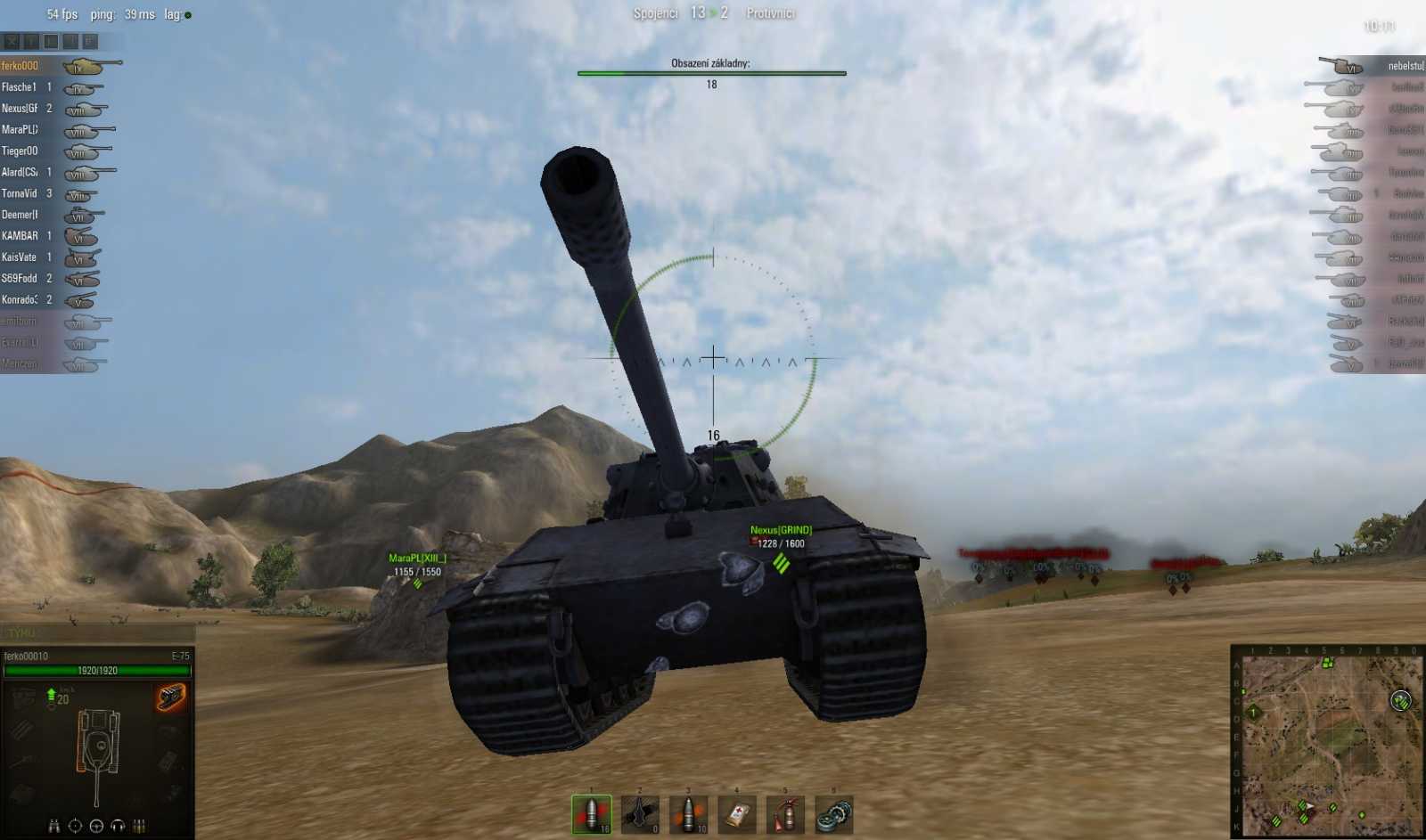This screenshot has width=1426, height=840.
Task: Use the first aid kit consumable
Action: pos(736,813)
